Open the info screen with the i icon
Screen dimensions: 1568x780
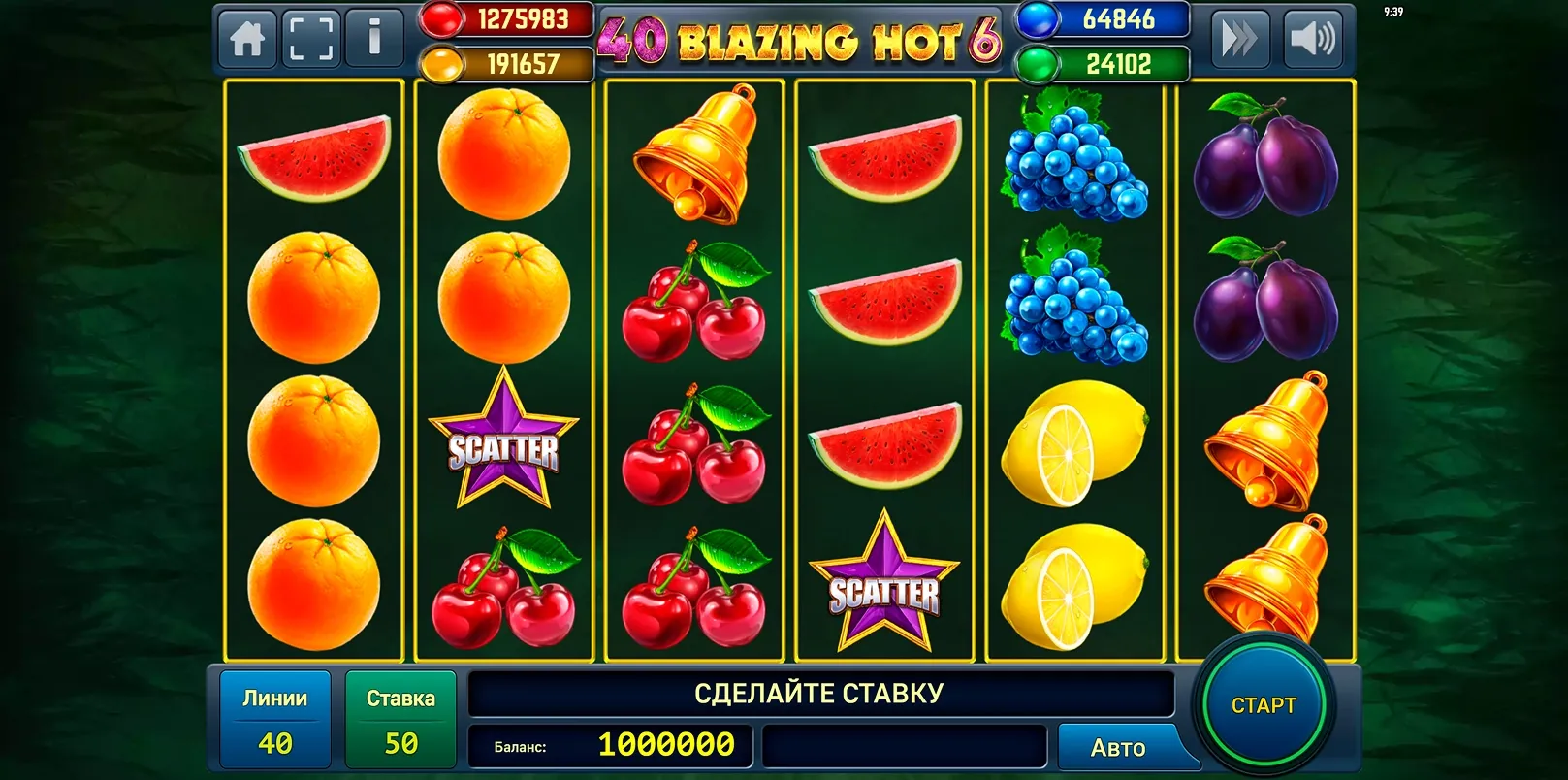pos(374,40)
